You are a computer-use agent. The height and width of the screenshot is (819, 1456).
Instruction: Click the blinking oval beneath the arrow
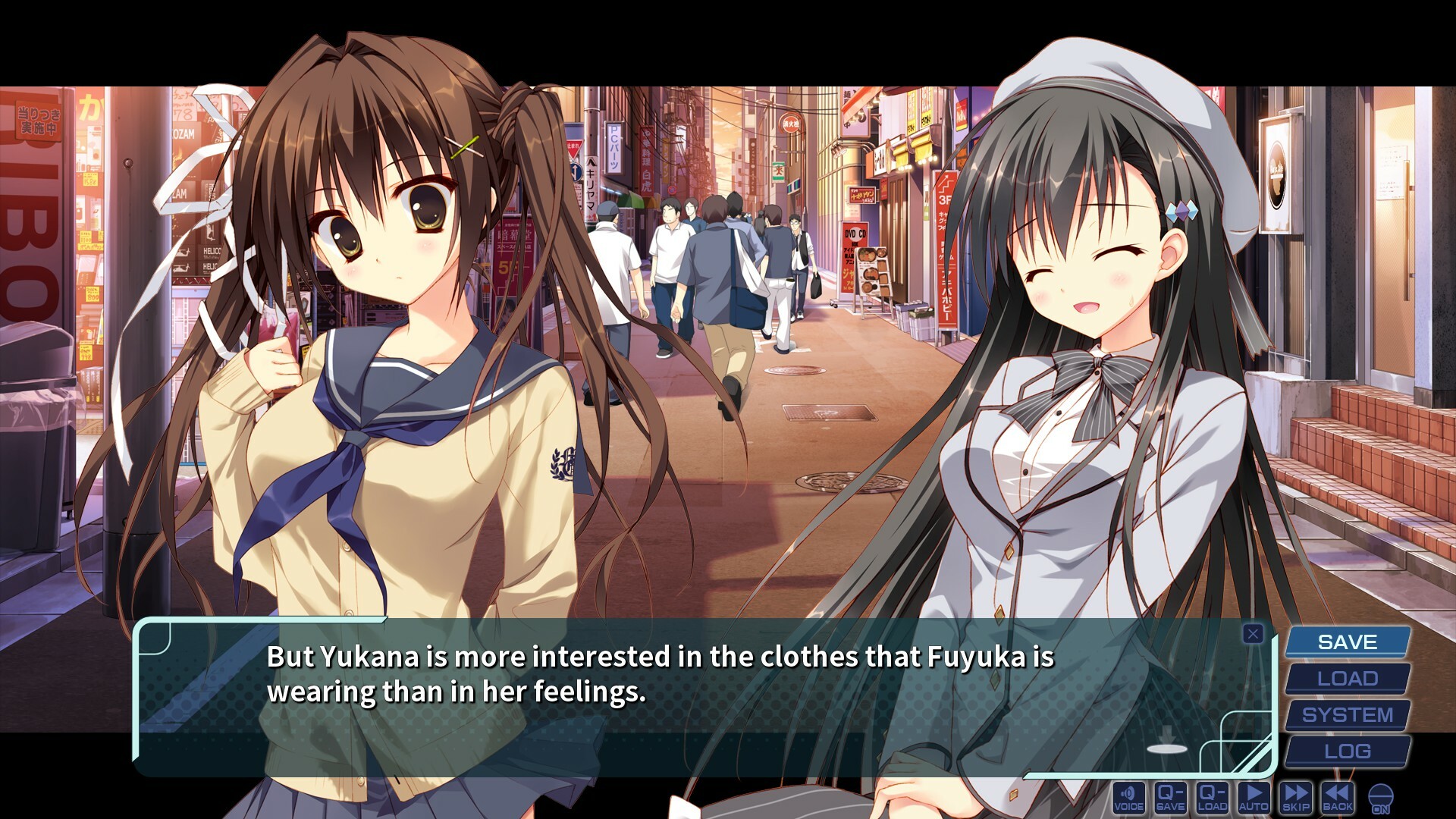1168,748
